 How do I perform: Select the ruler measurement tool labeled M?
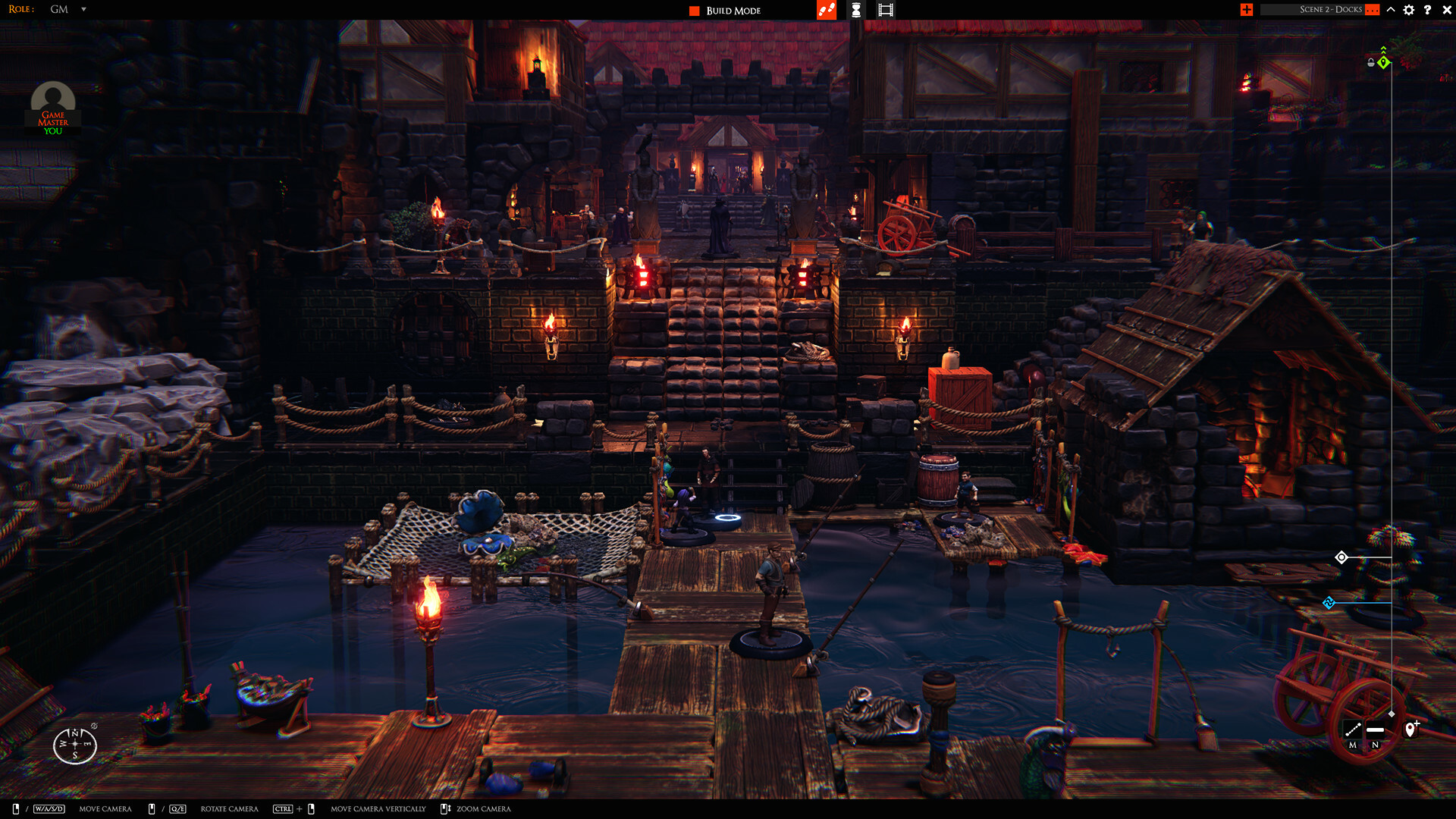(x=1354, y=730)
